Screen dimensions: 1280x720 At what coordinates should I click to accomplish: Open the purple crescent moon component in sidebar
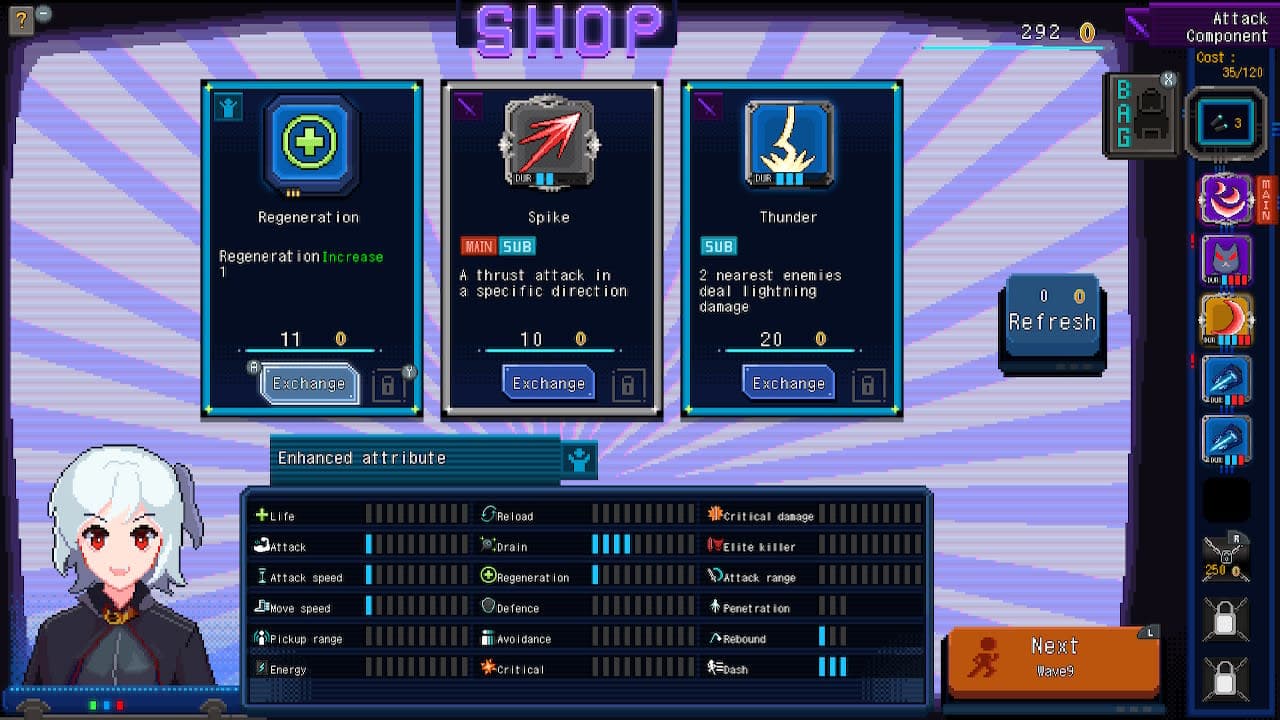1226,200
